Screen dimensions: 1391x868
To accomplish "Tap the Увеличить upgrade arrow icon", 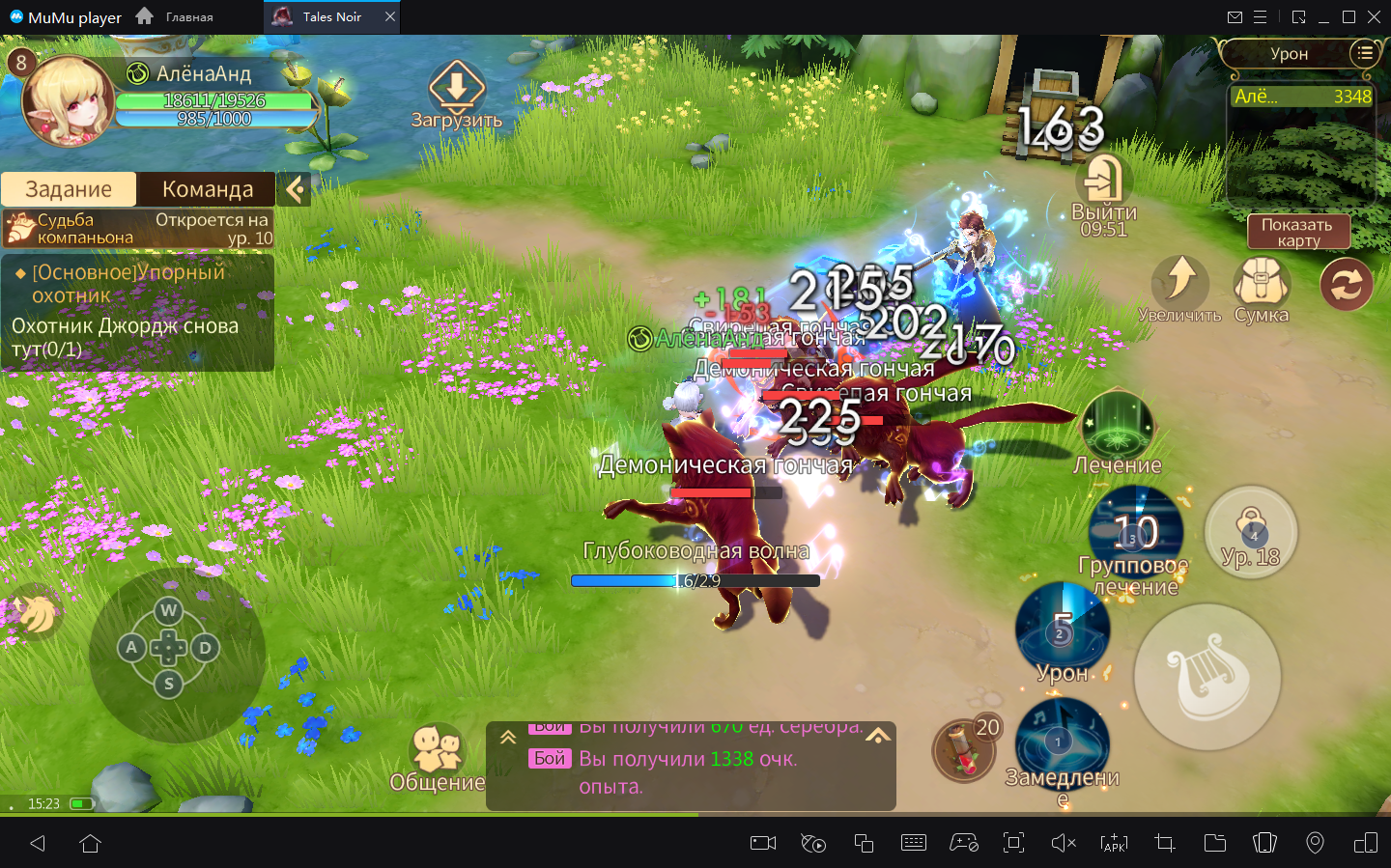I will (1179, 282).
